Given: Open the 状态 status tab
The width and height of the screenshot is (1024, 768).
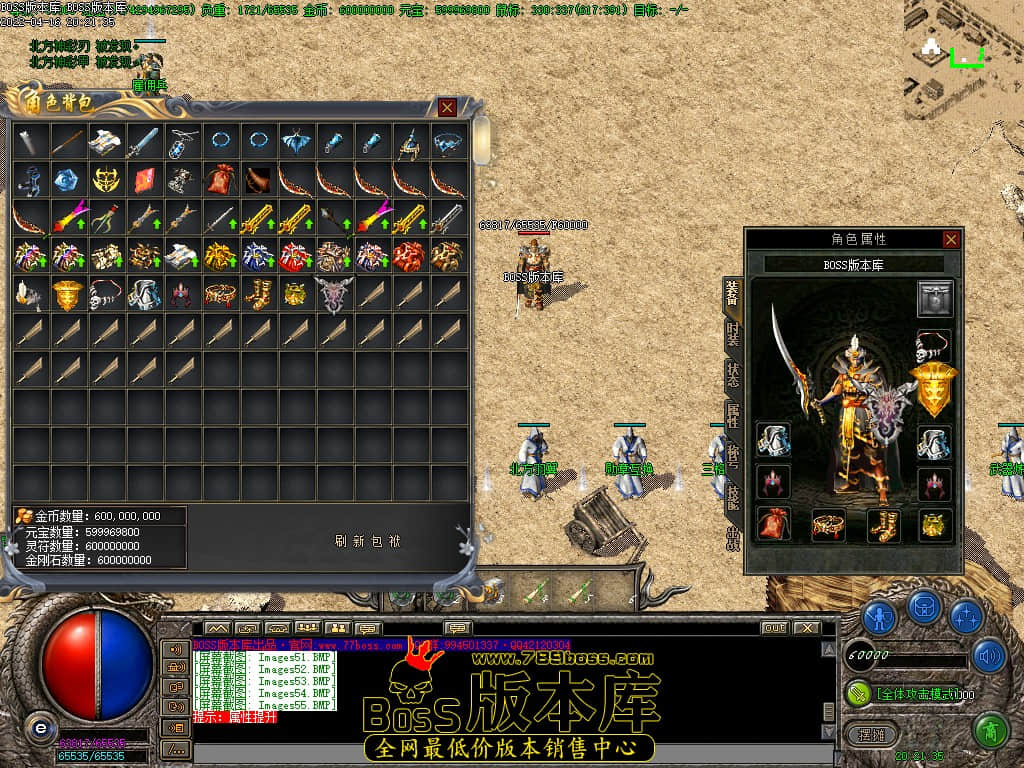Looking at the screenshot, I should pyautogui.click(x=732, y=374).
